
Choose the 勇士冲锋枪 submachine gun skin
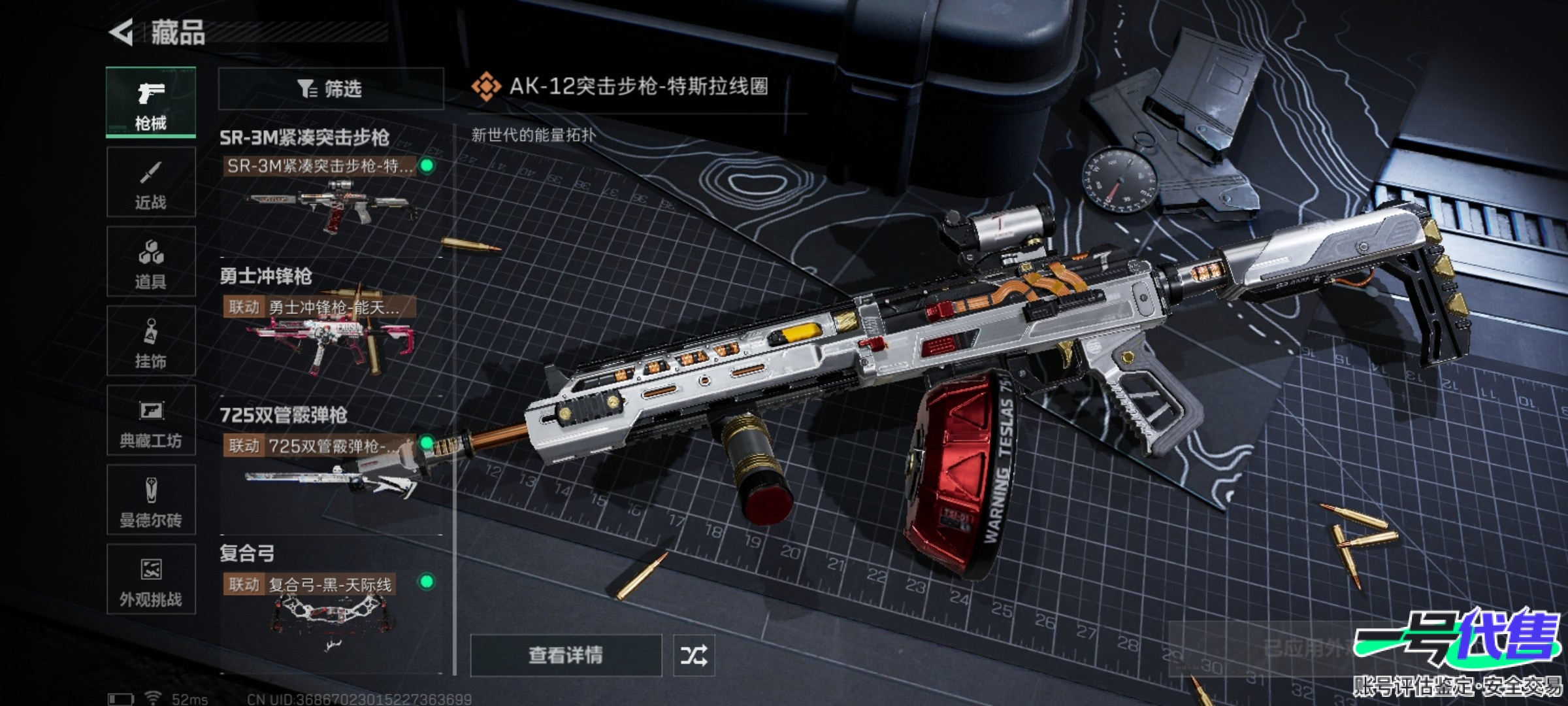[330, 333]
